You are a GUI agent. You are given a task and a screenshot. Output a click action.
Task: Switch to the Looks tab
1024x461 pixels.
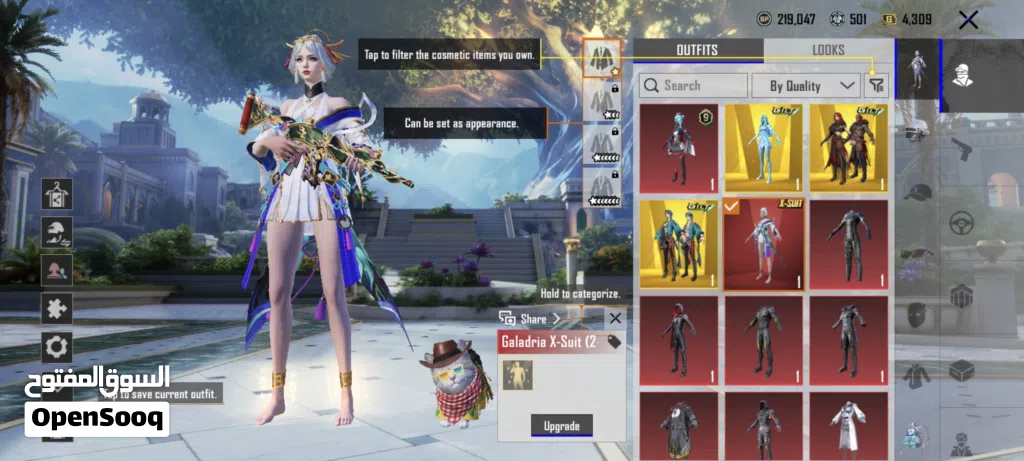(828, 50)
